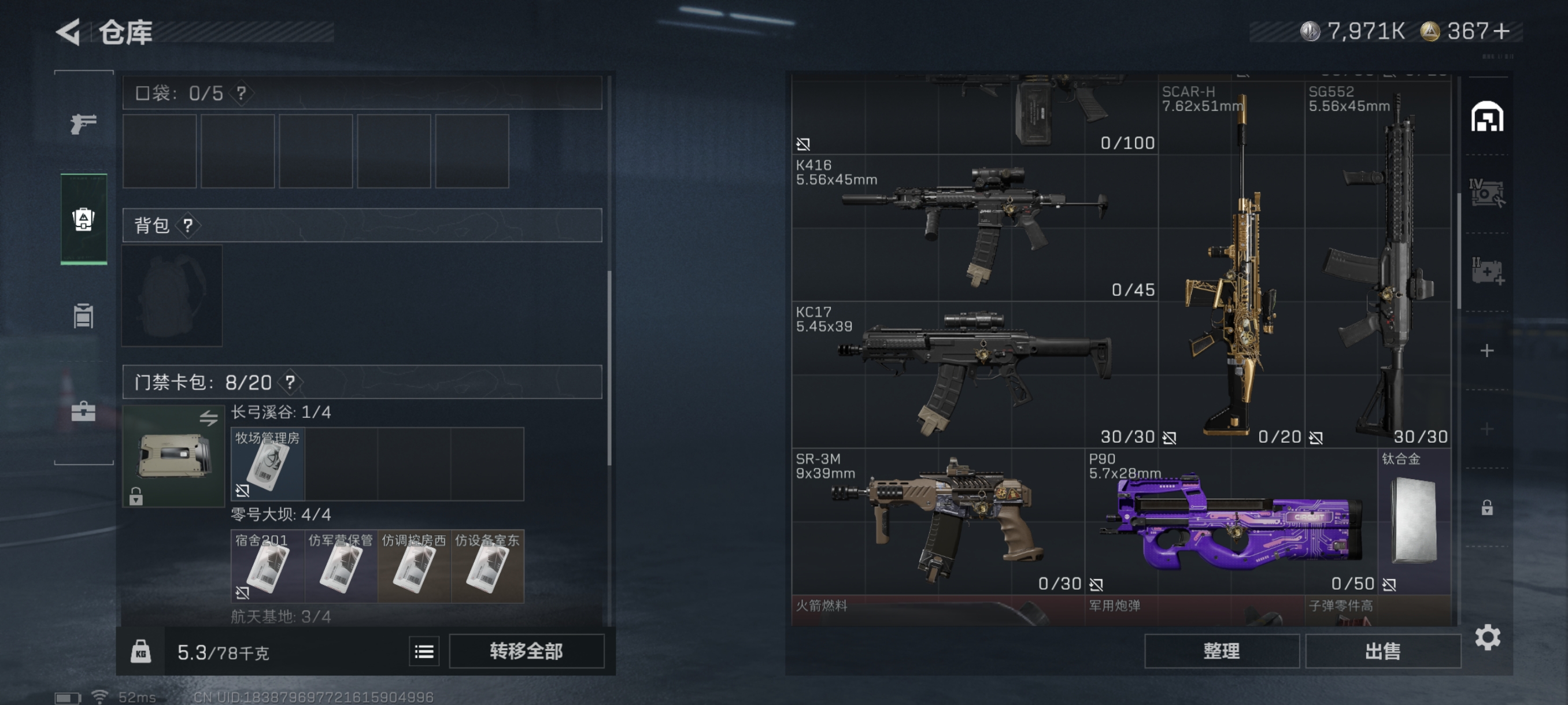Open stash settings via the gear icon

(x=1487, y=637)
